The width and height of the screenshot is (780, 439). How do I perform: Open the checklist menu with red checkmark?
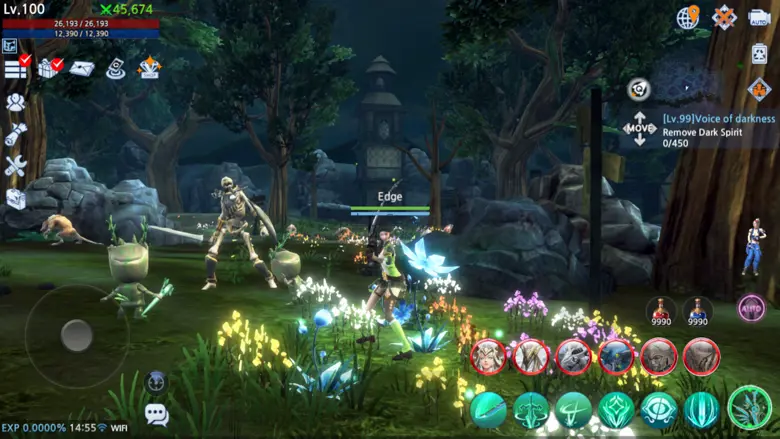[16, 68]
